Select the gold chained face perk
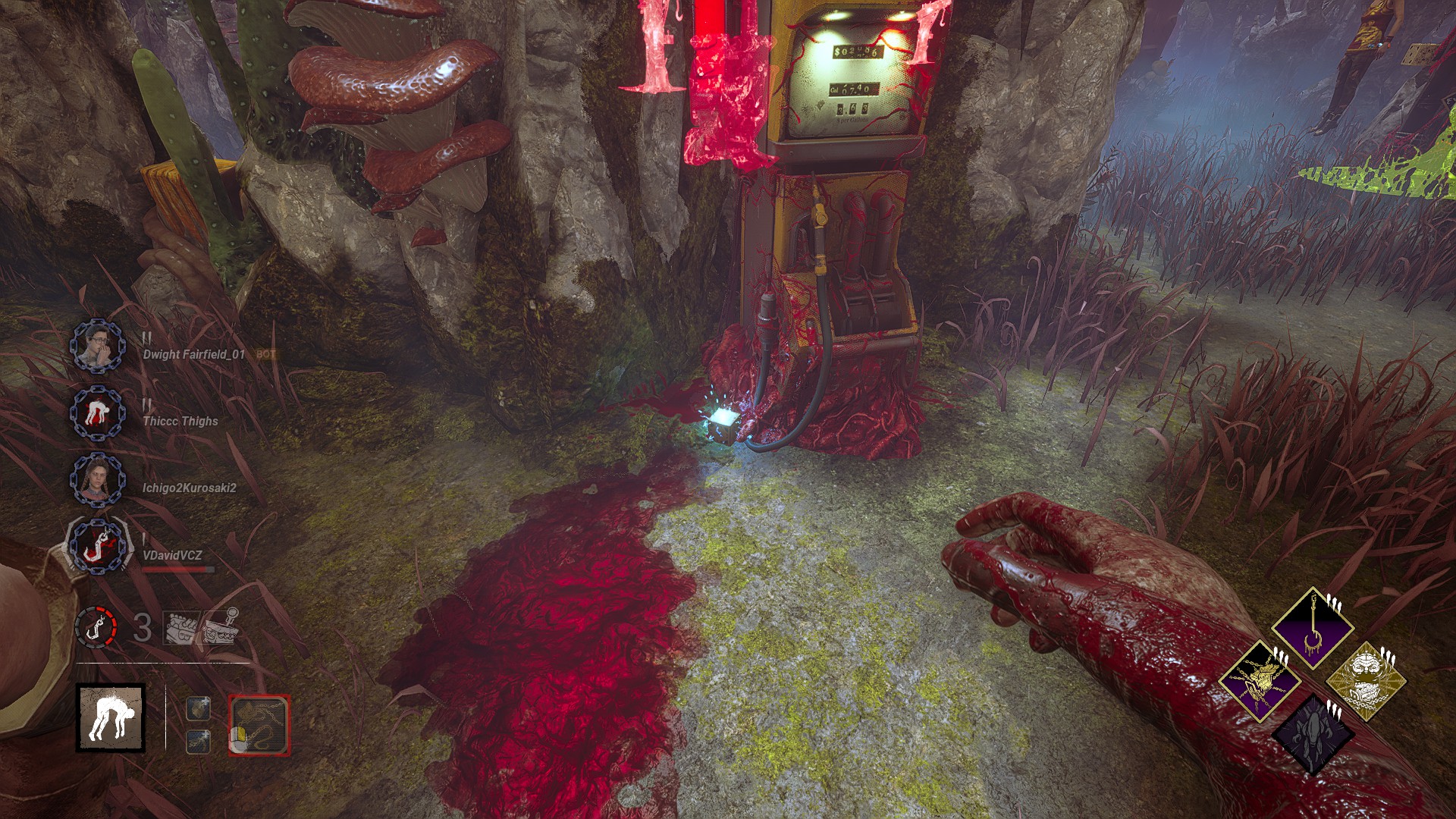Viewport: 1456px width, 819px height. click(x=1365, y=681)
